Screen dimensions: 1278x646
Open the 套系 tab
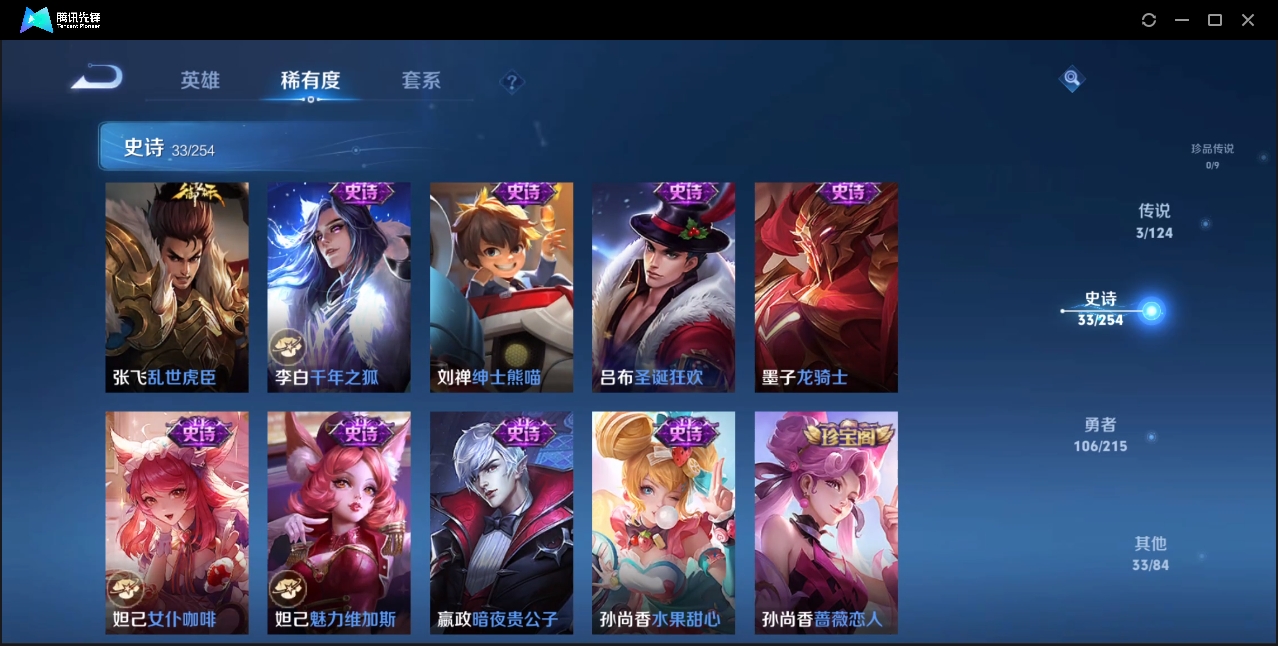tap(421, 80)
